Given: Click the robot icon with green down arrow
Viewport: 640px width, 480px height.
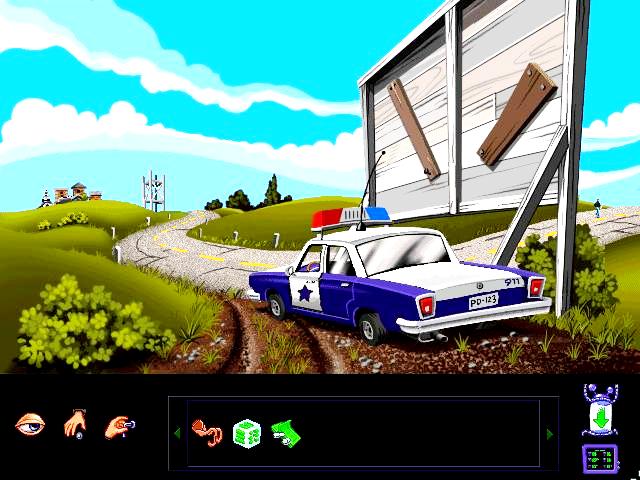Looking at the screenshot, I should [x=601, y=410].
